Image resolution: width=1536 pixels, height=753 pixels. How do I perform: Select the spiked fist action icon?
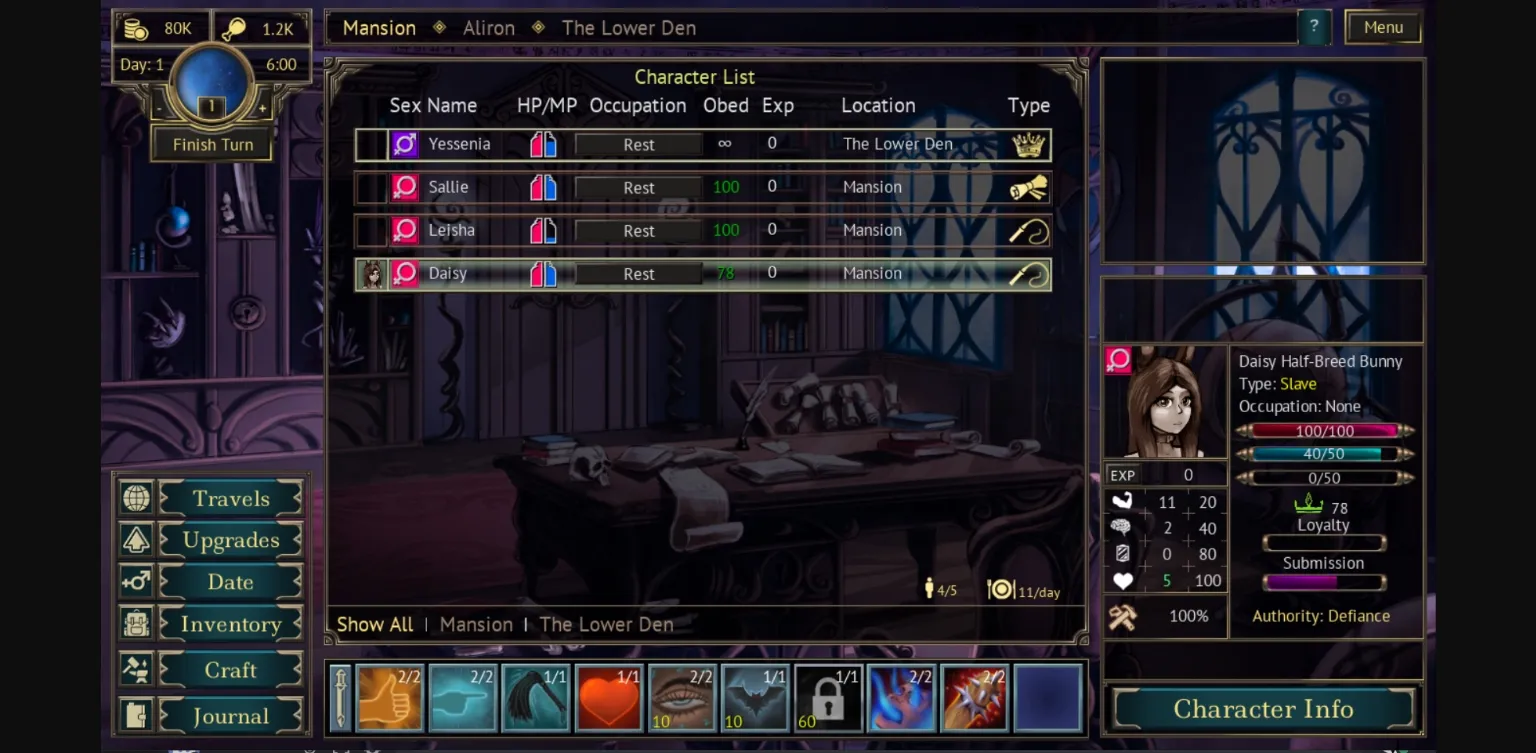point(974,697)
